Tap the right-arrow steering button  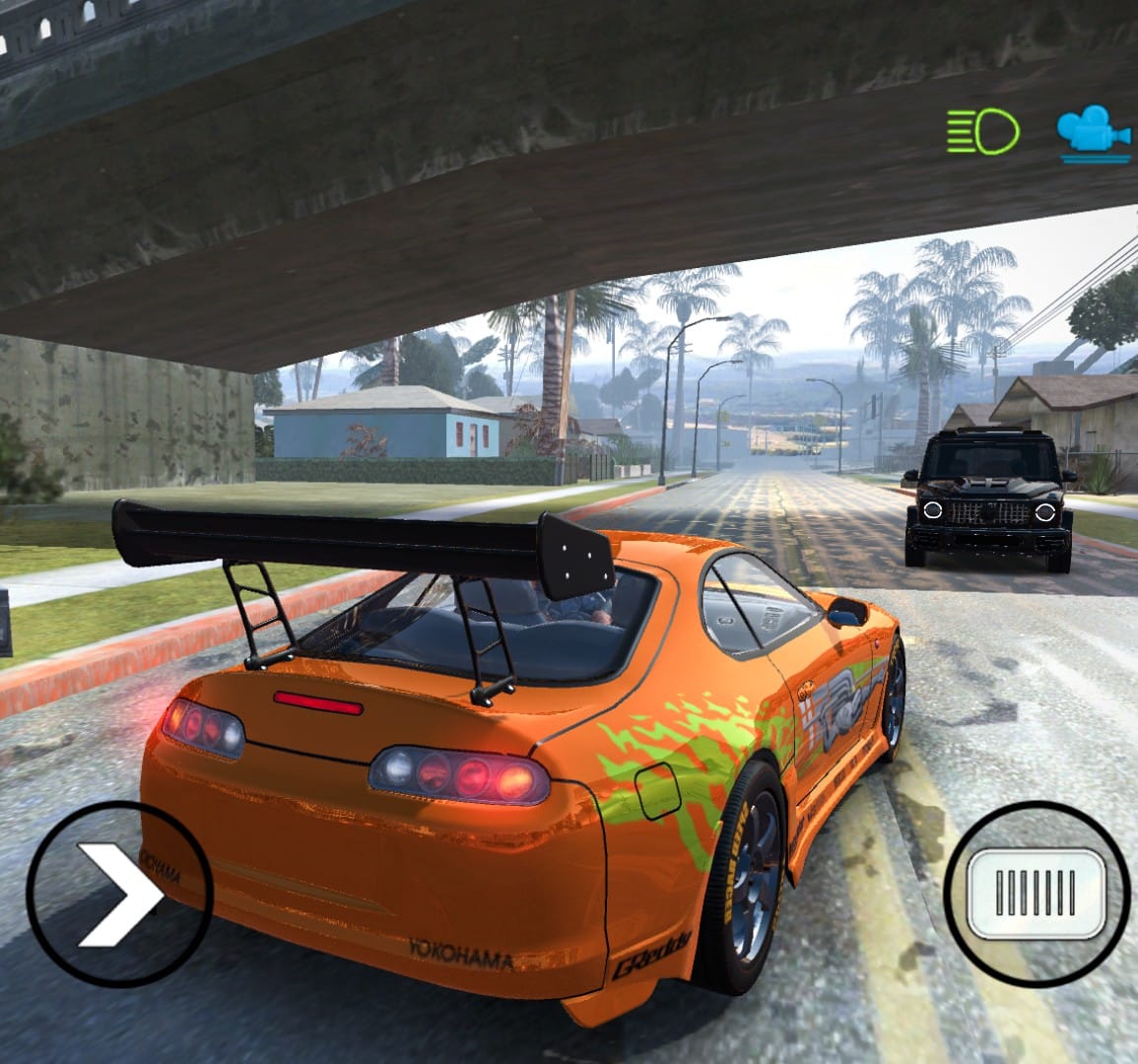click(x=119, y=894)
